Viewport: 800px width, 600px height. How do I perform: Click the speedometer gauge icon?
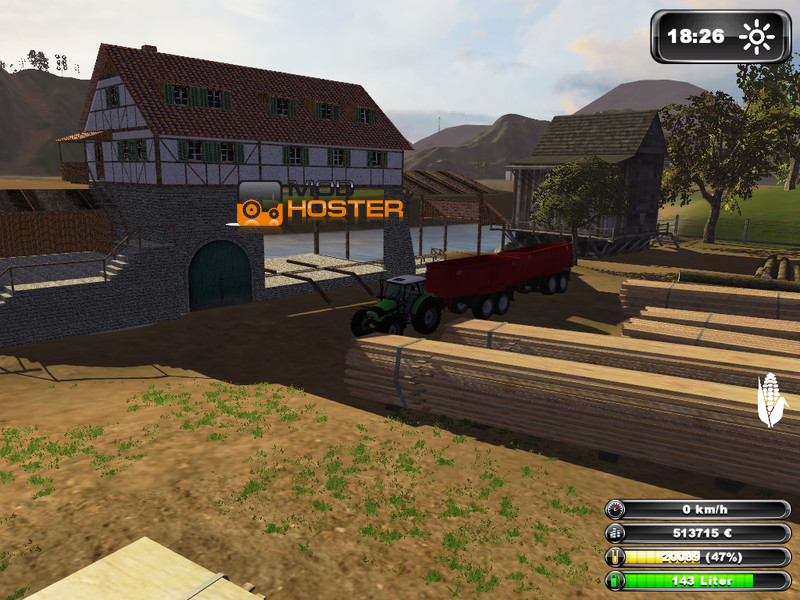tap(616, 509)
